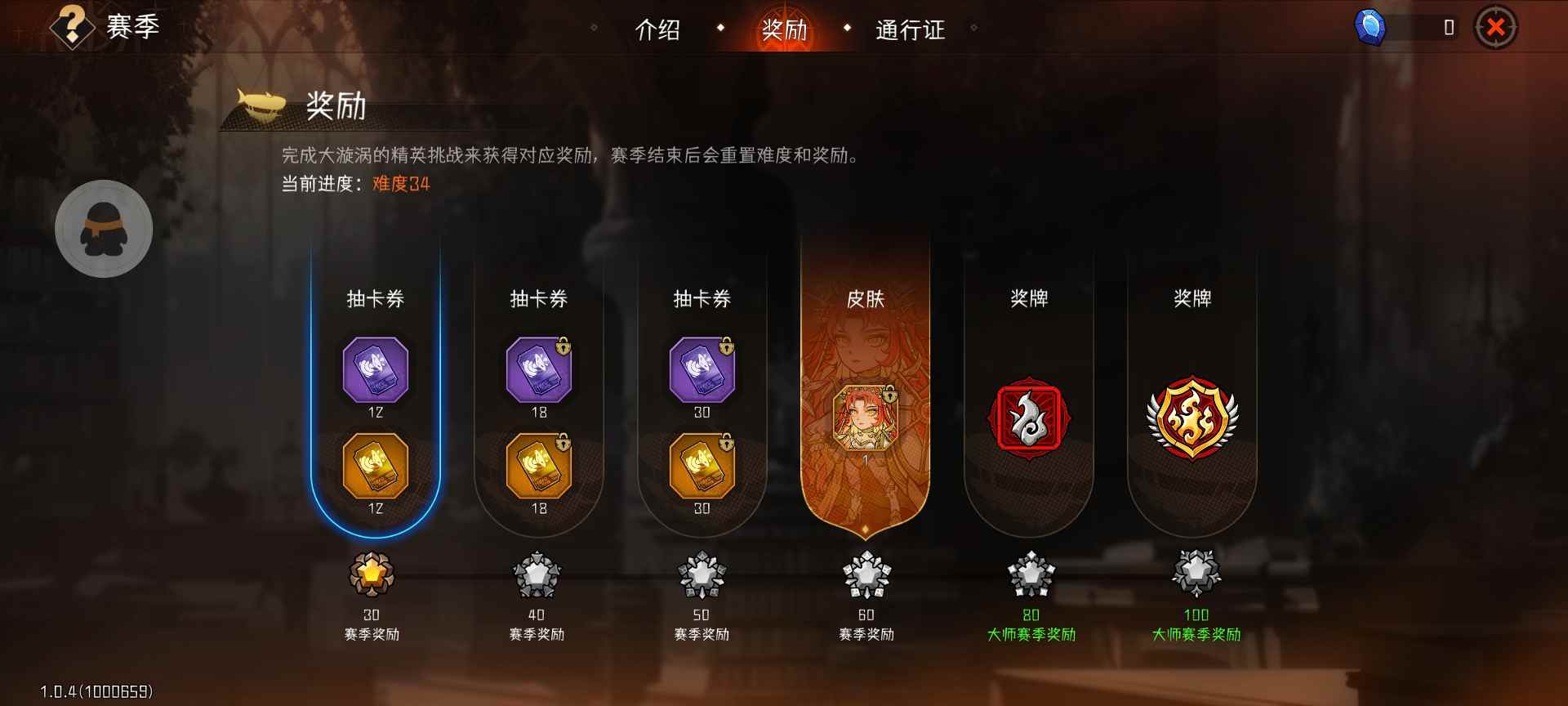Tap the locked purple card at level 40
1568x706 pixels.
pyautogui.click(x=539, y=372)
